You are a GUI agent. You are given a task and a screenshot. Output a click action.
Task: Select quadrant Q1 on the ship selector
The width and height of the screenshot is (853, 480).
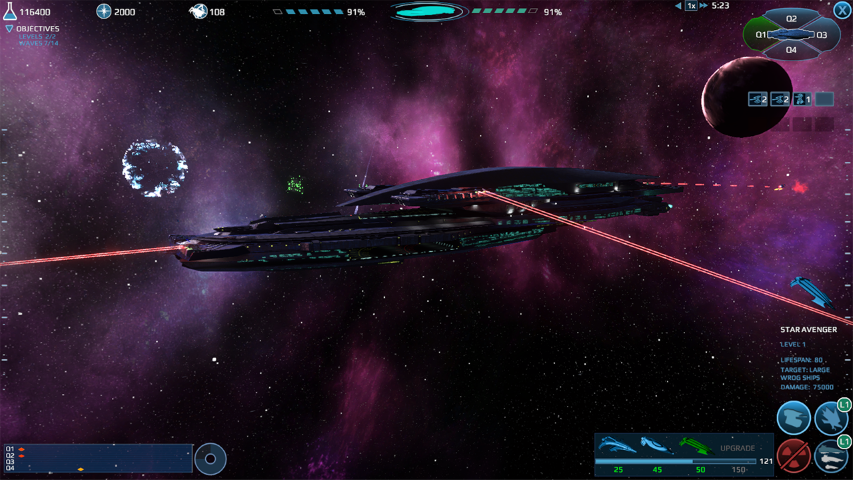pos(762,35)
